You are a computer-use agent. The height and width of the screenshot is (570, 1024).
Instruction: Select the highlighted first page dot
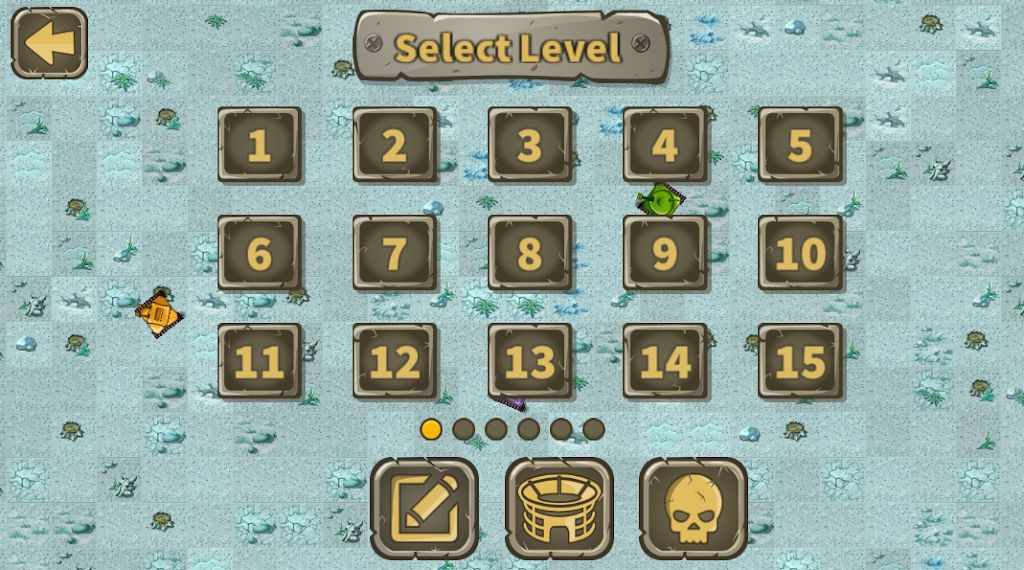431,429
